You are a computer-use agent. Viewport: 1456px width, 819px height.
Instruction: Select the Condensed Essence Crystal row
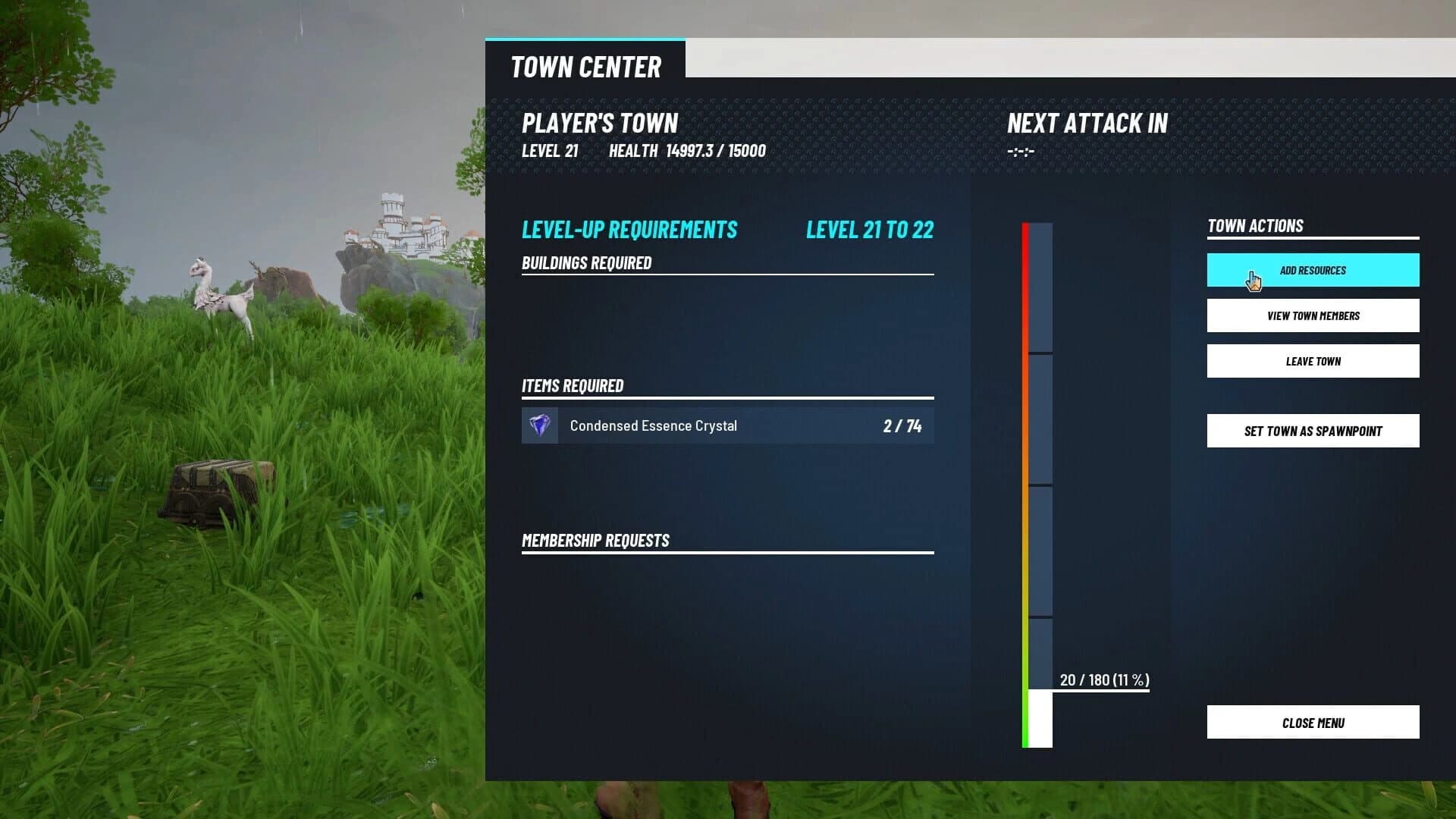728,425
